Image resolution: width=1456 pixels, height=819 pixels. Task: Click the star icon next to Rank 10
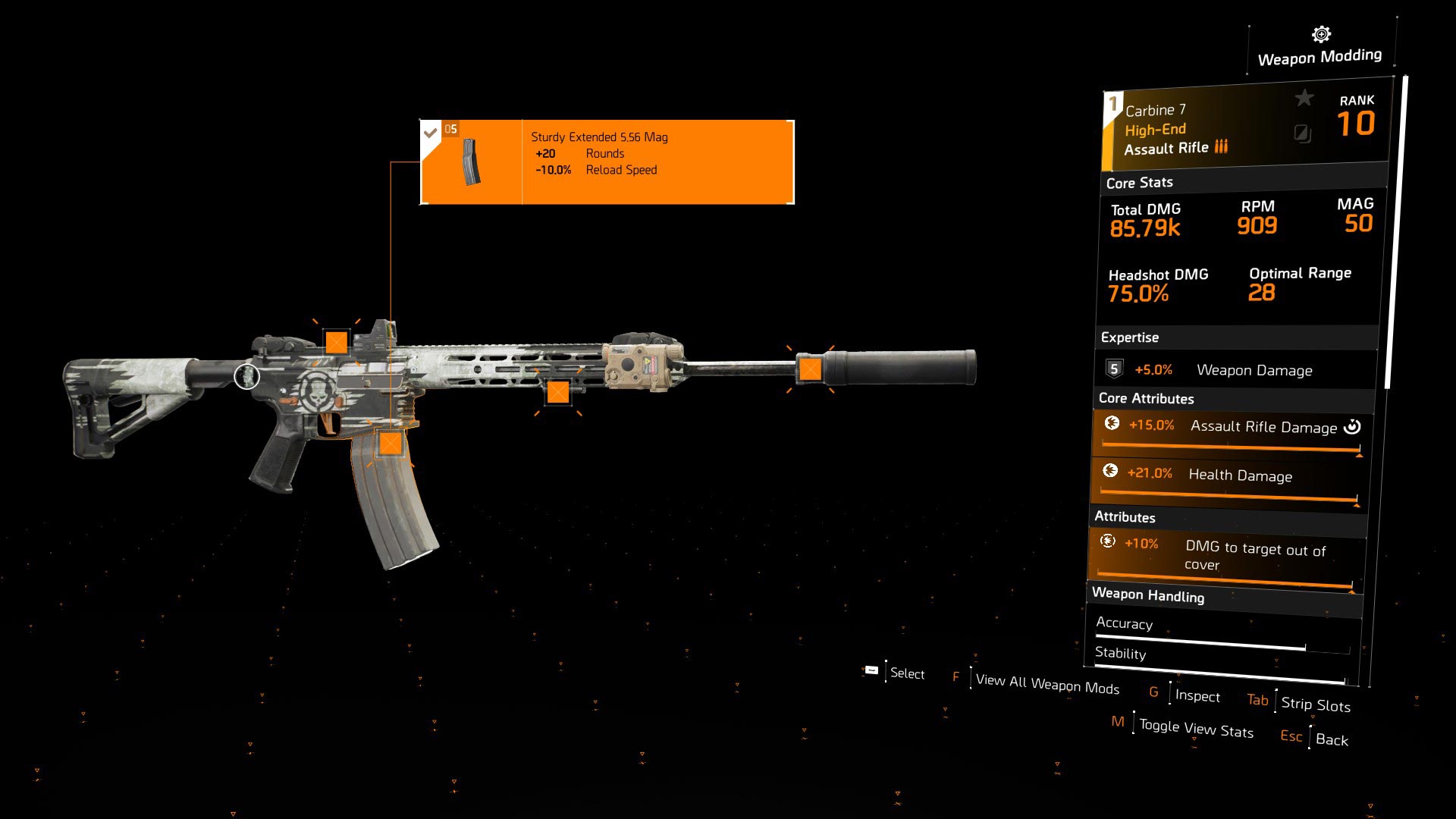click(x=1303, y=99)
